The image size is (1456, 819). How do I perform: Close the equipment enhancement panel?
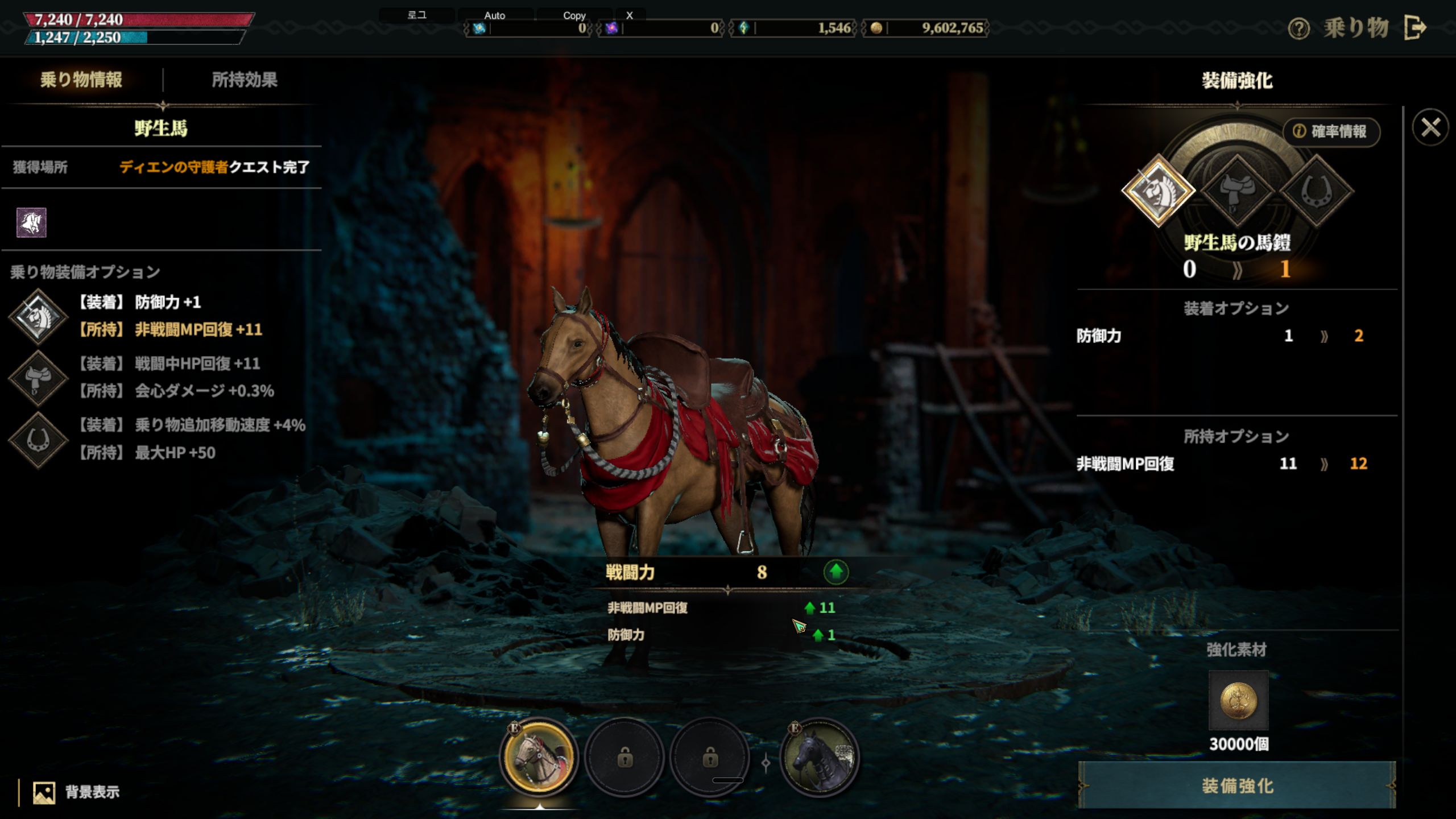click(1430, 127)
